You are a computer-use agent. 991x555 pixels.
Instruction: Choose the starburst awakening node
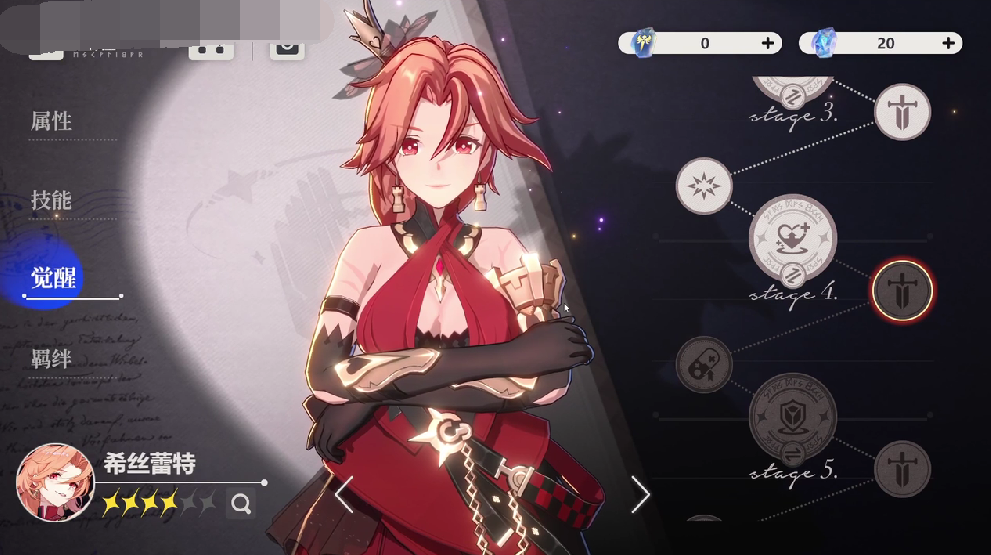pyautogui.click(x=704, y=186)
